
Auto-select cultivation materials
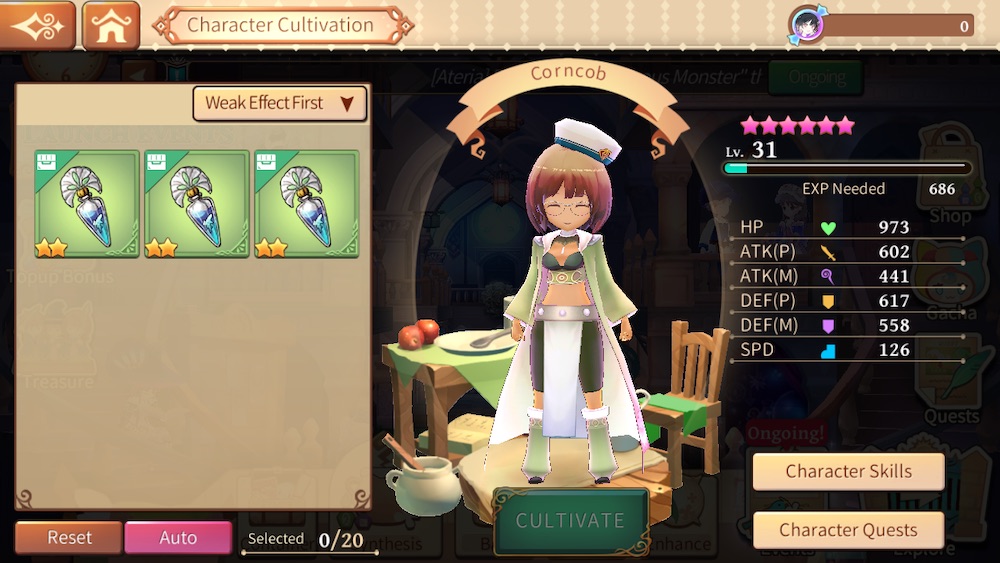coord(178,537)
